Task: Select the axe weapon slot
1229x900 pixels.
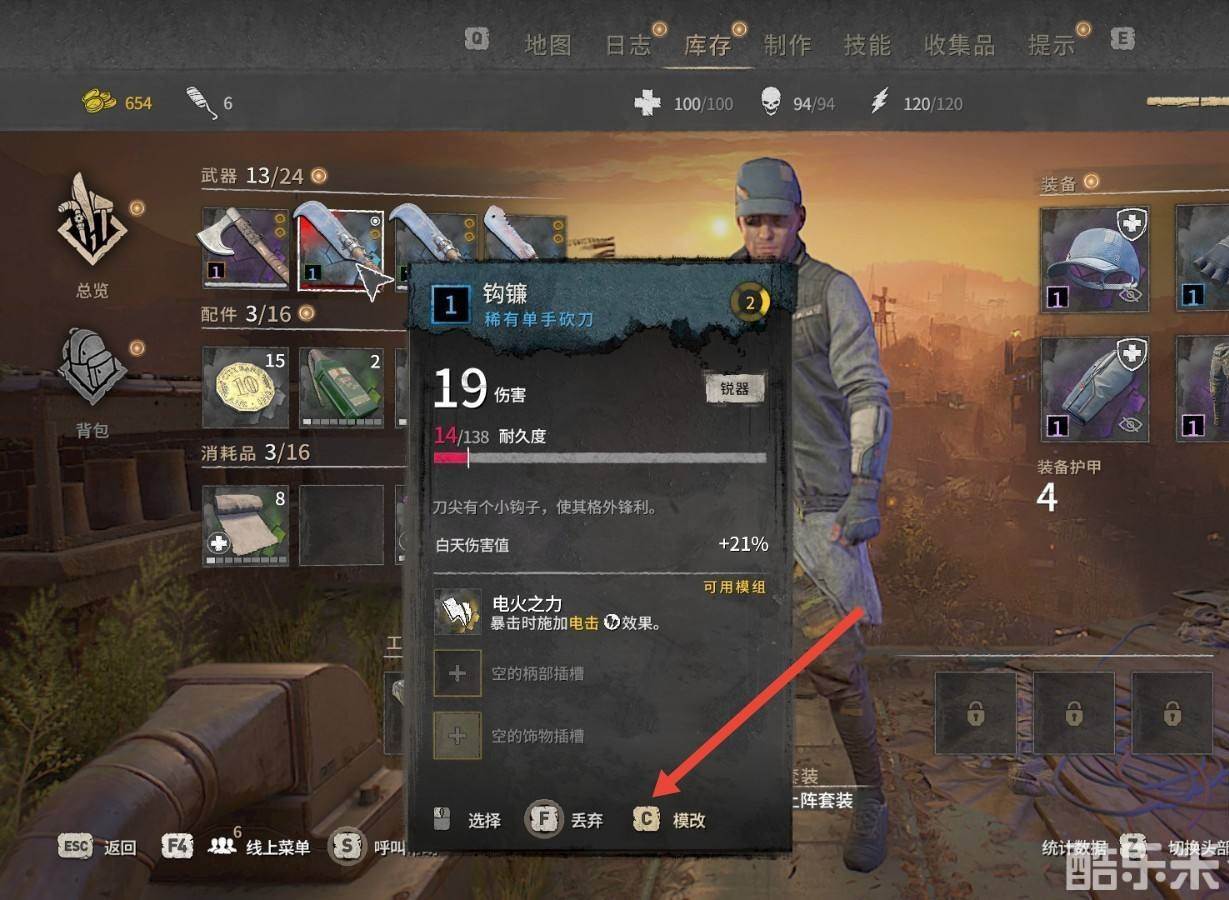Action: tap(245, 247)
